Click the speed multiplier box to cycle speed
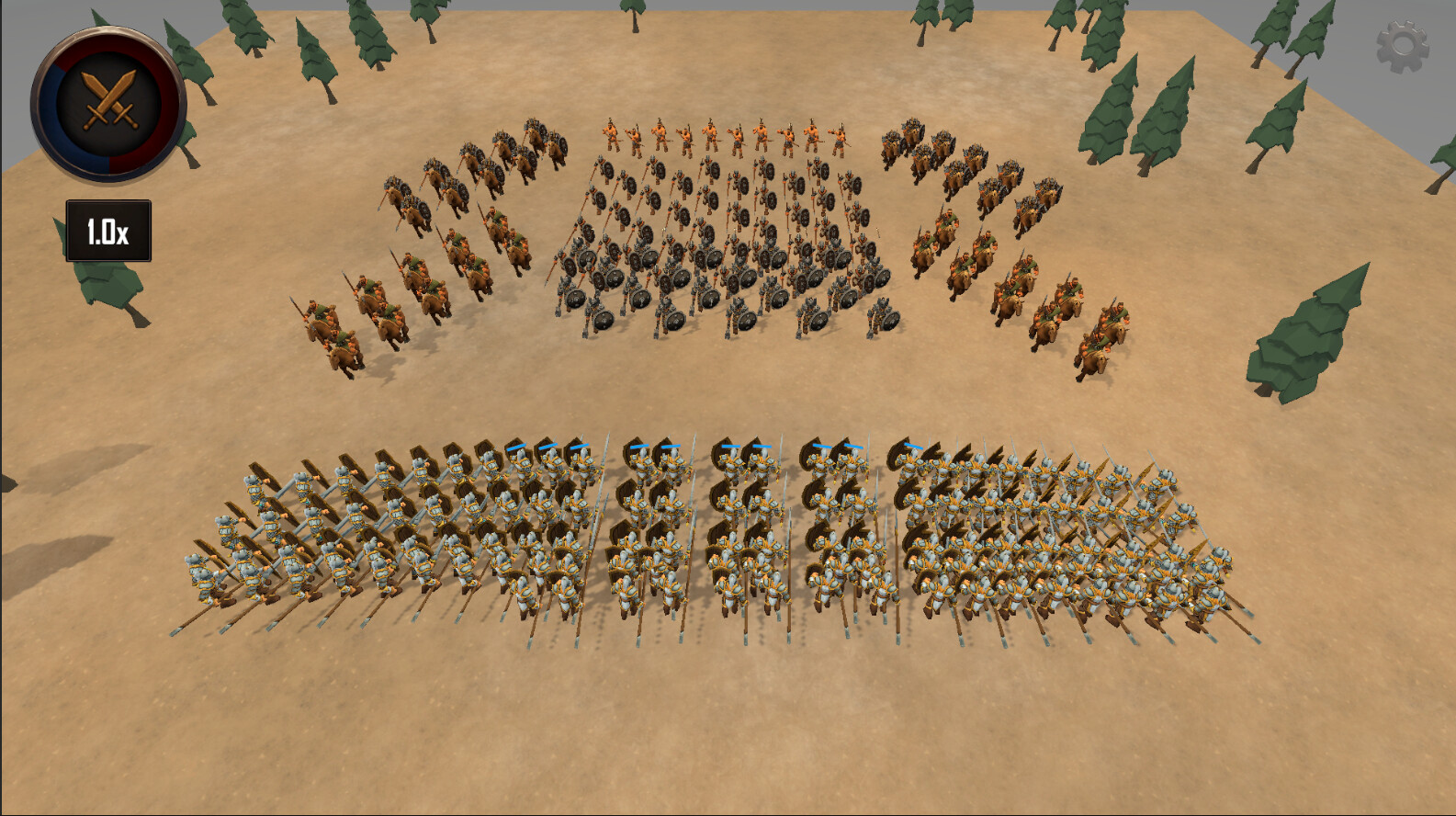 pyautogui.click(x=107, y=230)
